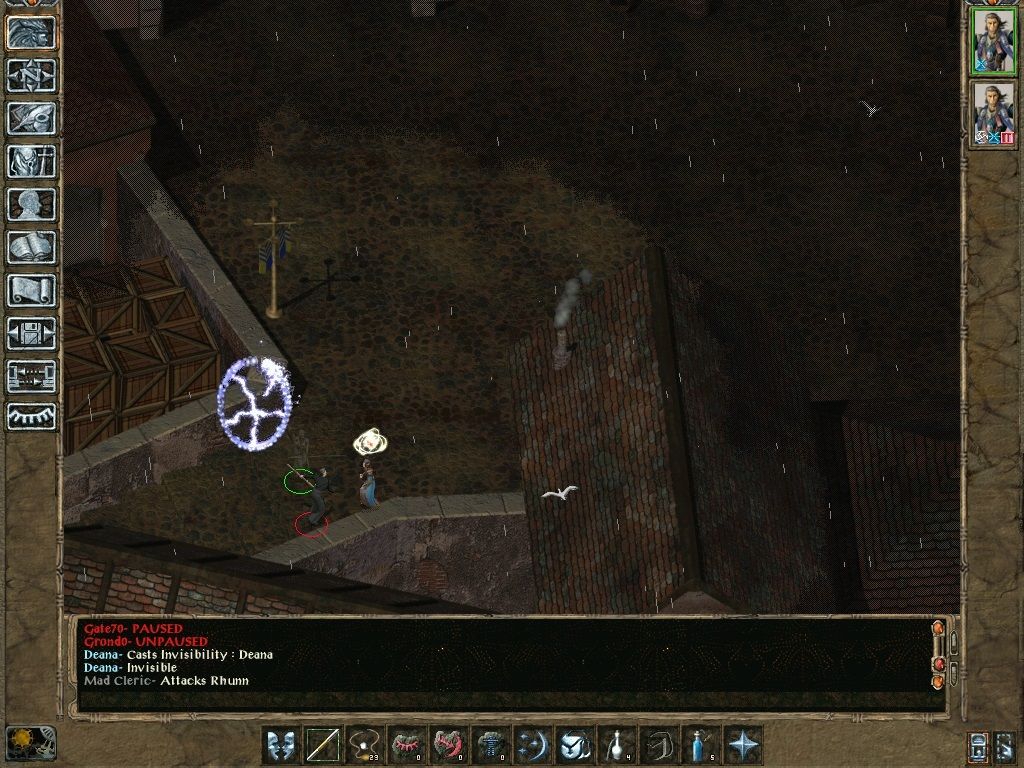Select the quarterstaff weapon slot
This screenshot has height=768, width=1024.
click(x=323, y=745)
